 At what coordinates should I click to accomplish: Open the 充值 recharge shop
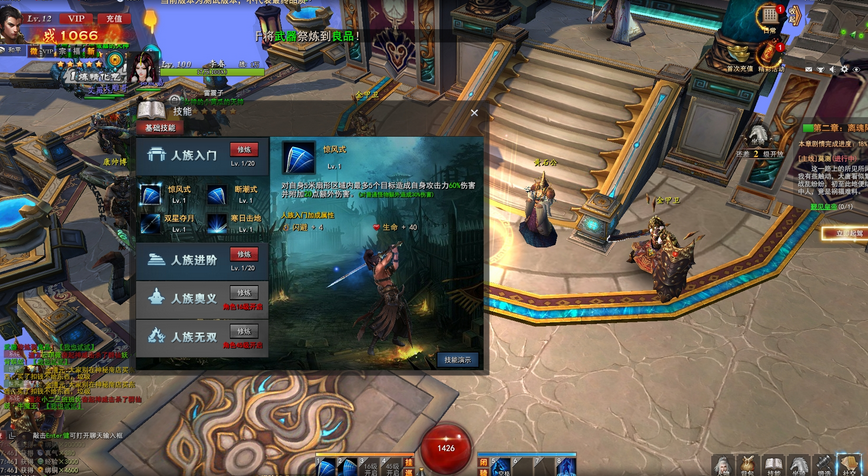point(113,18)
